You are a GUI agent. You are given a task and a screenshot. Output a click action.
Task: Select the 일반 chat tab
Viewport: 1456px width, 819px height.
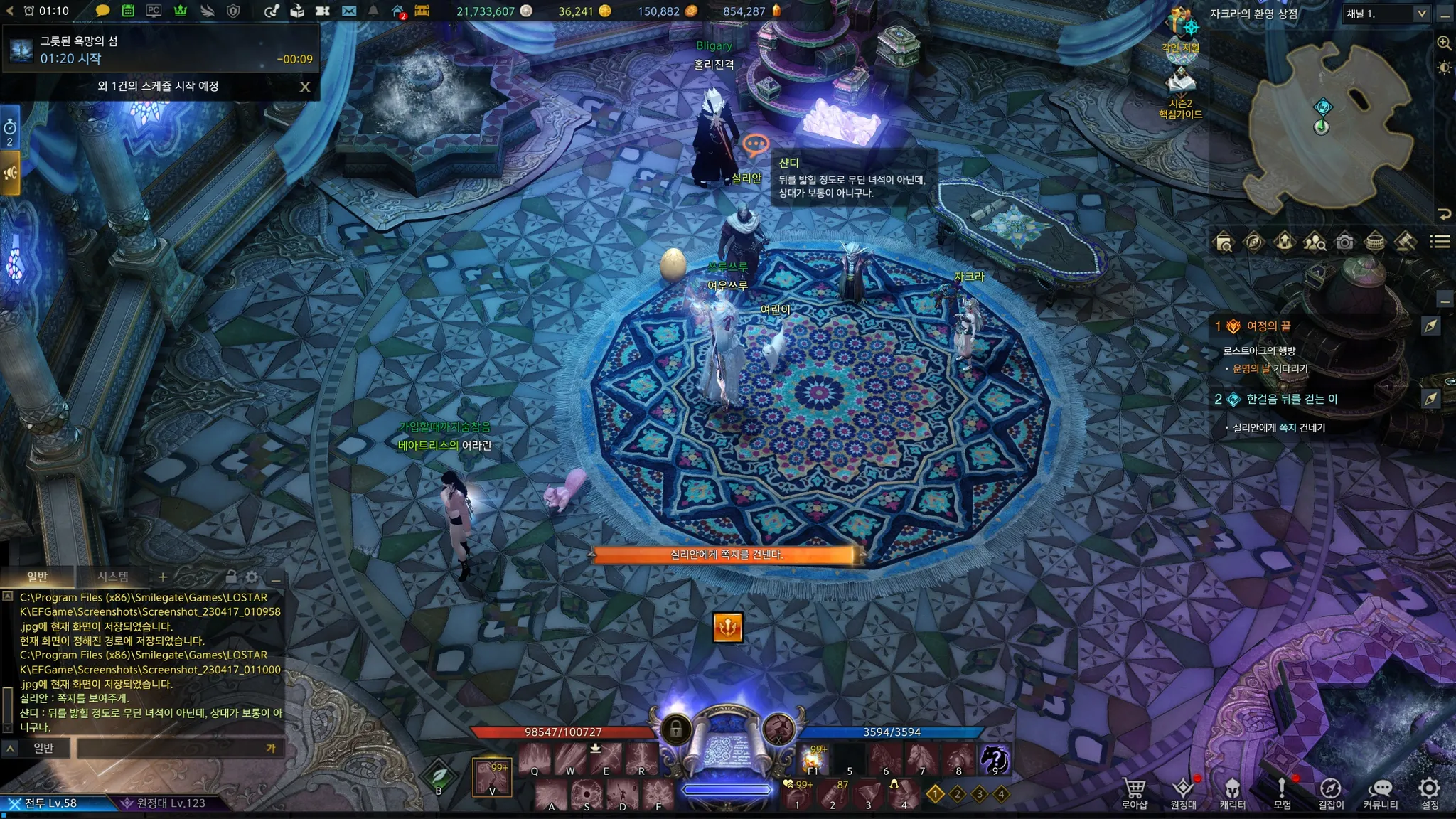tap(37, 577)
